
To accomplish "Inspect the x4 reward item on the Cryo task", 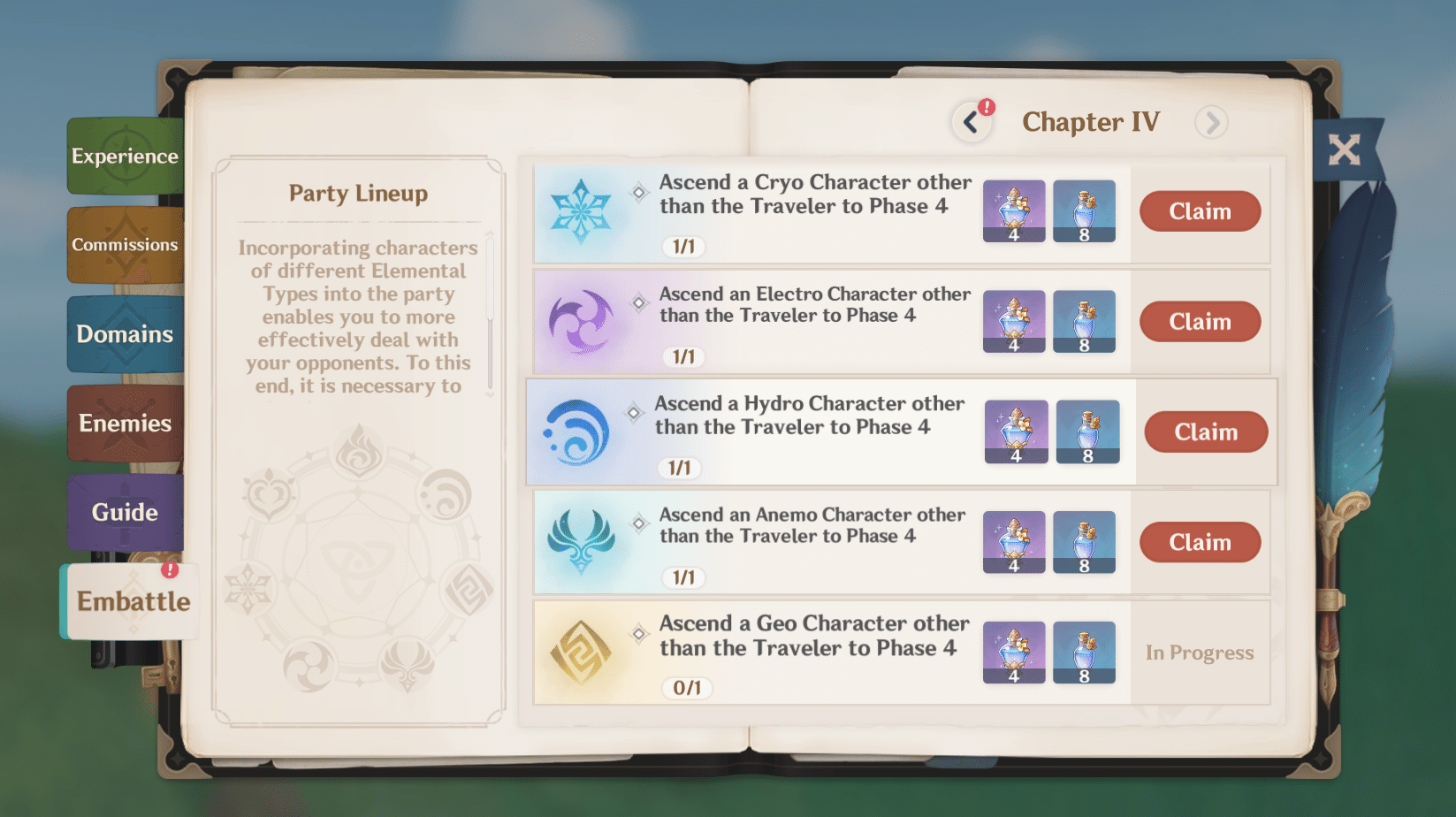I will [1014, 210].
